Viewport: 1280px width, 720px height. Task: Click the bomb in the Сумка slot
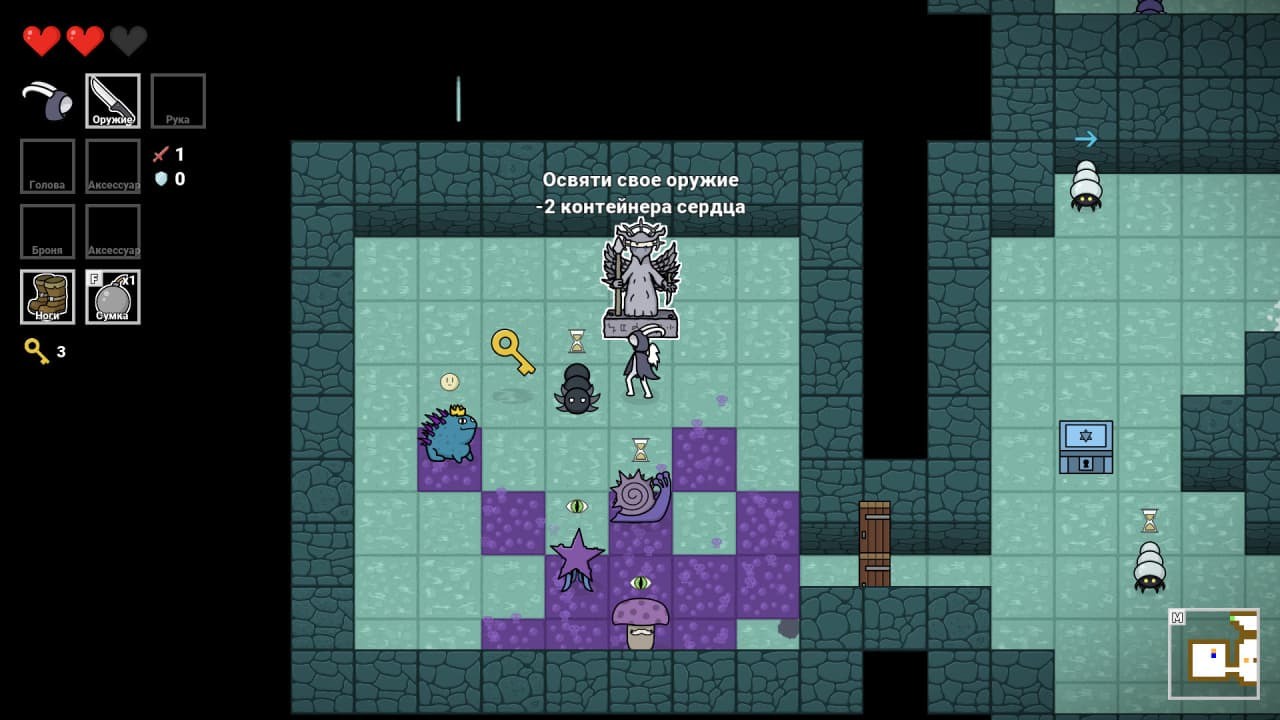tap(112, 295)
